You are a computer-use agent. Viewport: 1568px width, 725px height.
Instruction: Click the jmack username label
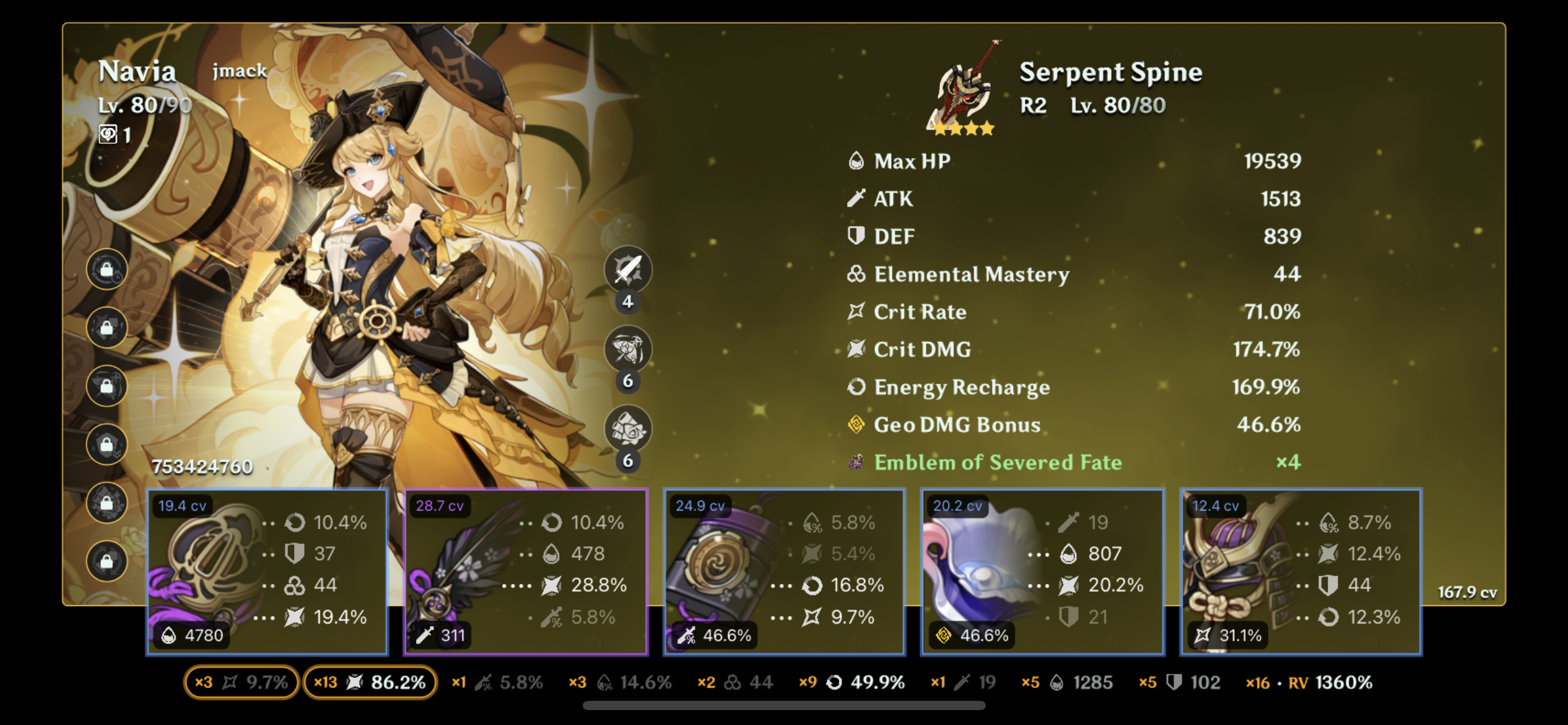tap(240, 71)
